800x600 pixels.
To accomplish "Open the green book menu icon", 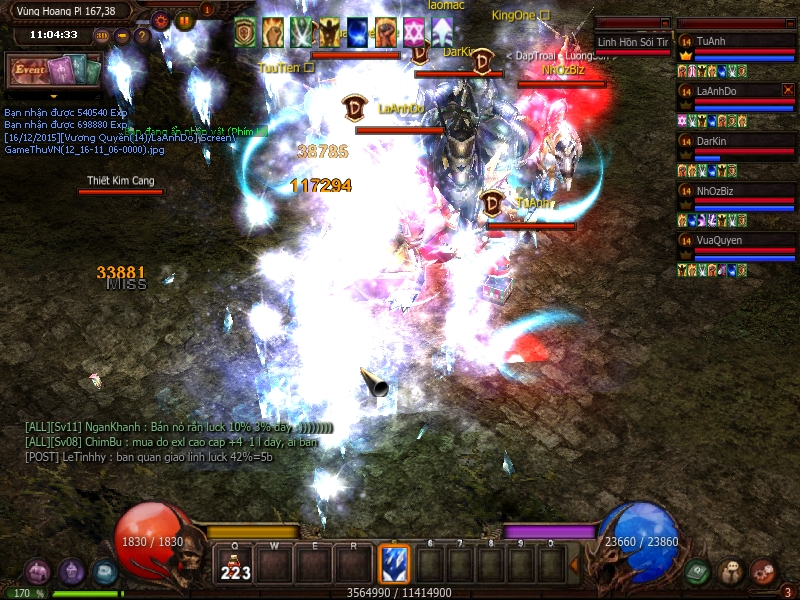I will [698, 571].
